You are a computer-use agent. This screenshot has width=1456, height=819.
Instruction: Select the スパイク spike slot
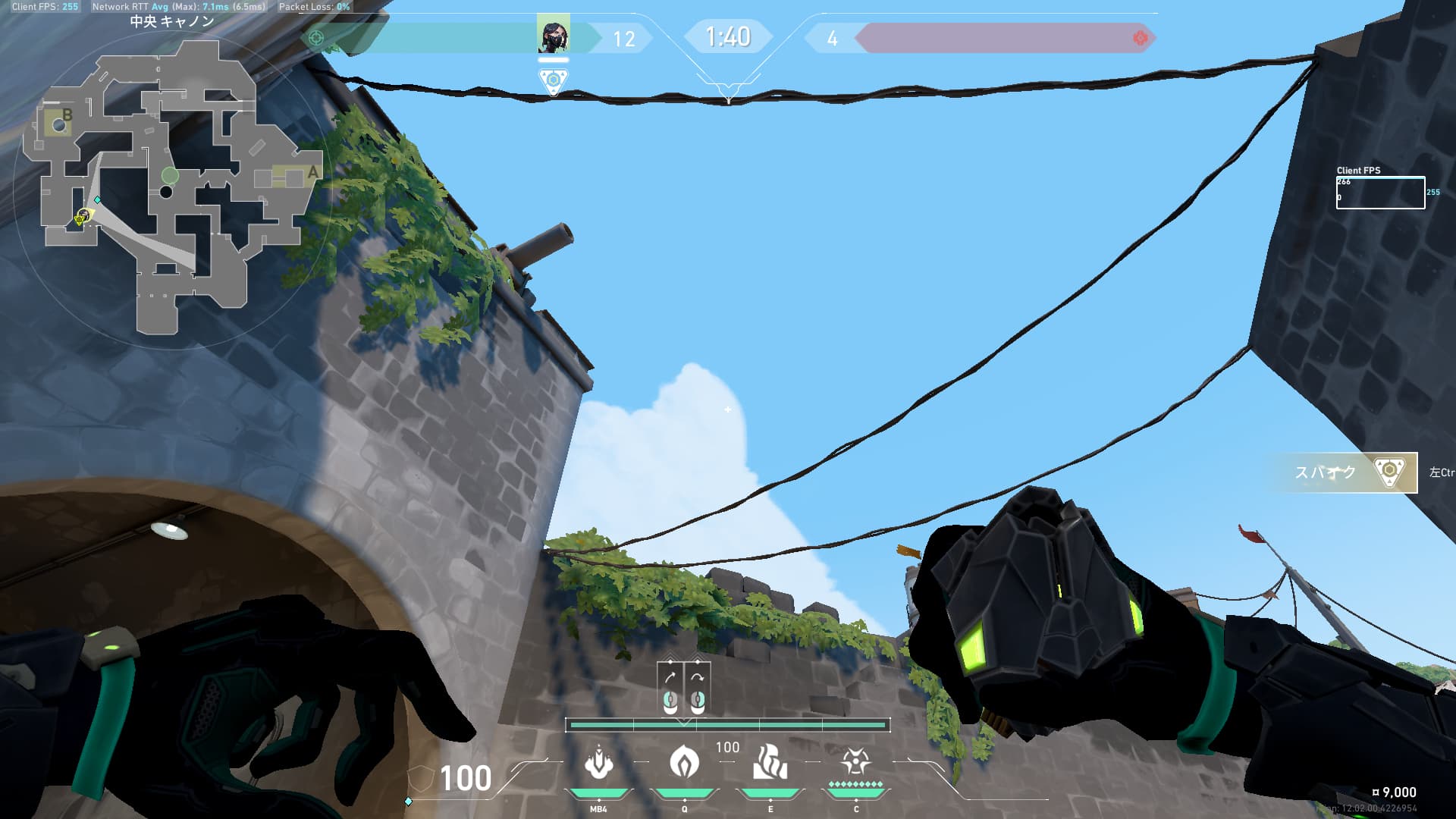tap(1341, 472)
